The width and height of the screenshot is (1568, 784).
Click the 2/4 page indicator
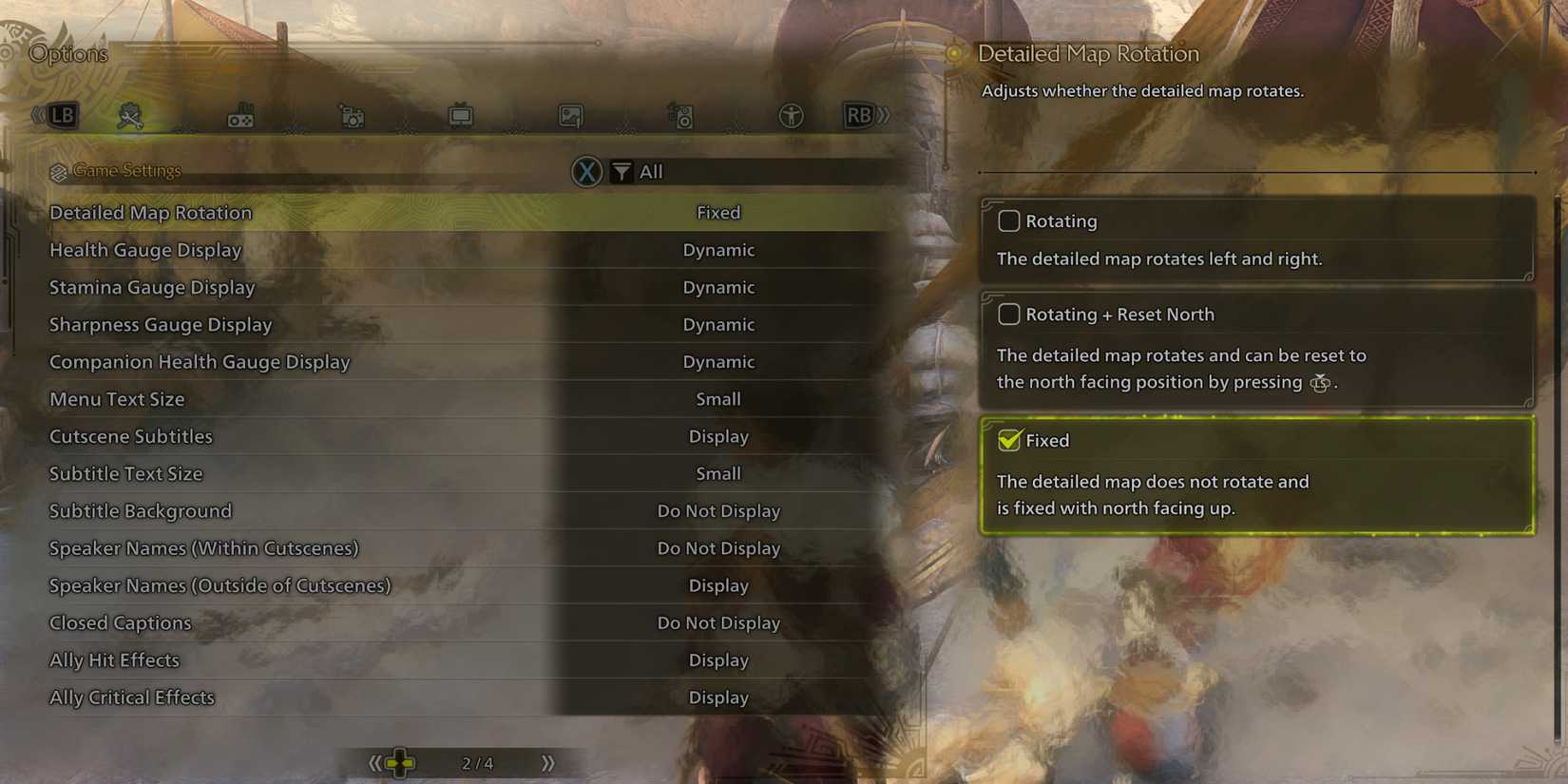pos(478,761)
